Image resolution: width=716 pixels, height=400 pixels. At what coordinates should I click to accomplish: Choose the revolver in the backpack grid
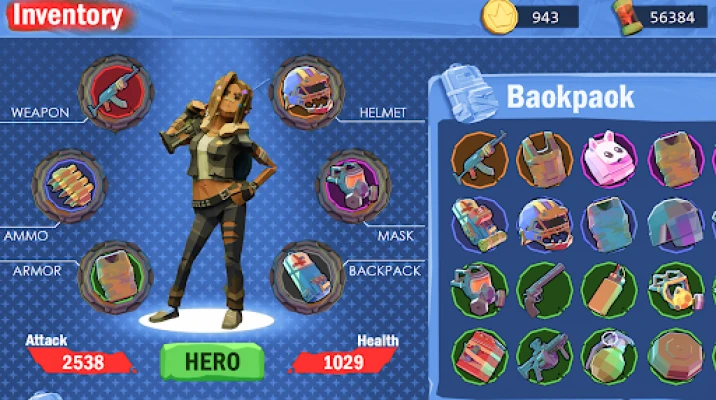546,290
